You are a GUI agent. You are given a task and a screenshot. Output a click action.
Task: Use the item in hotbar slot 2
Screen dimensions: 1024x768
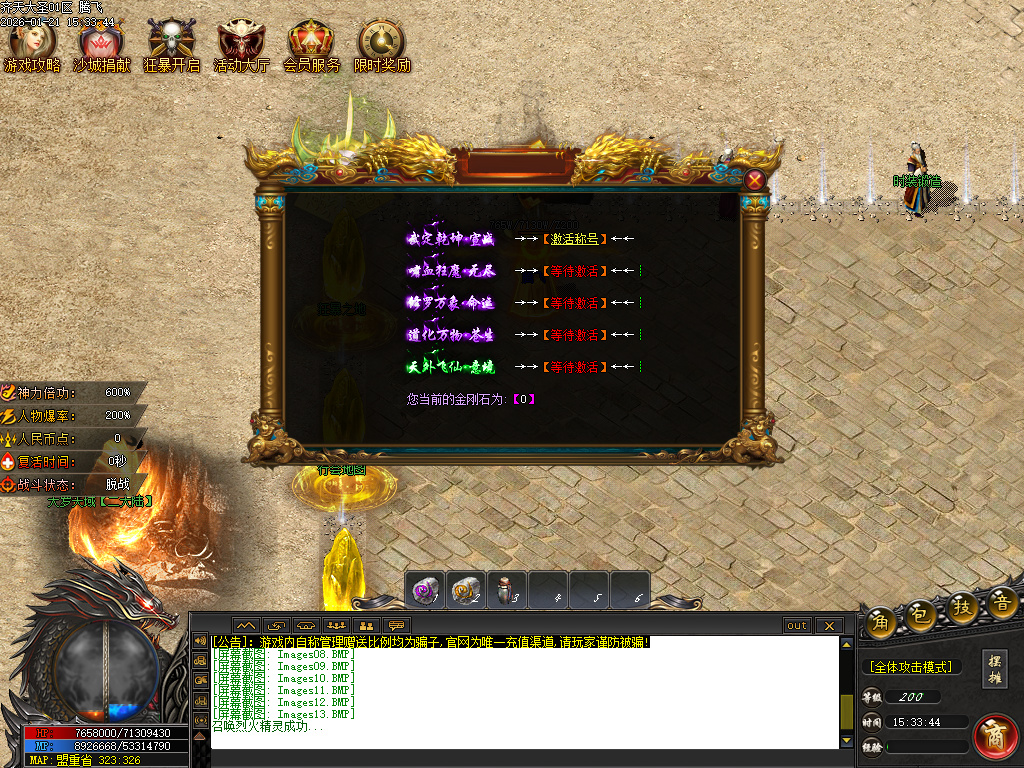tap(466, 591)
